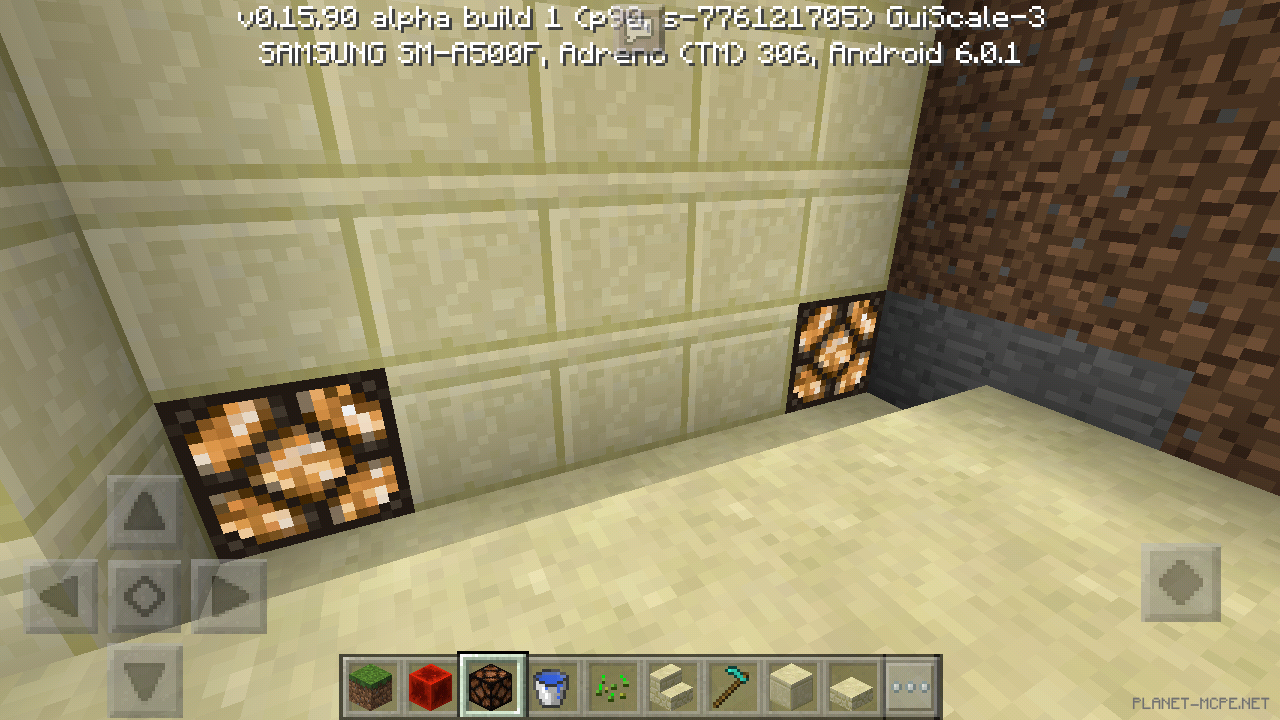Expand the hotbar with the three-dots button

[x=910, y=687]
